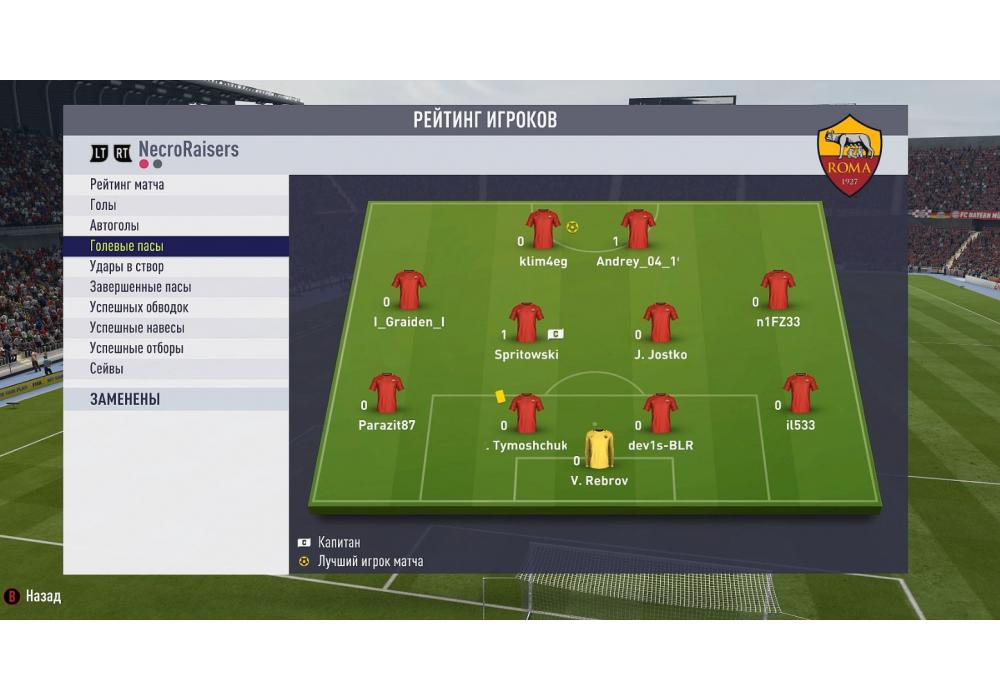Select goalkeeper V. Rebrov
This screenshot has width=1000, height=700.
click(x=599, y=448)
